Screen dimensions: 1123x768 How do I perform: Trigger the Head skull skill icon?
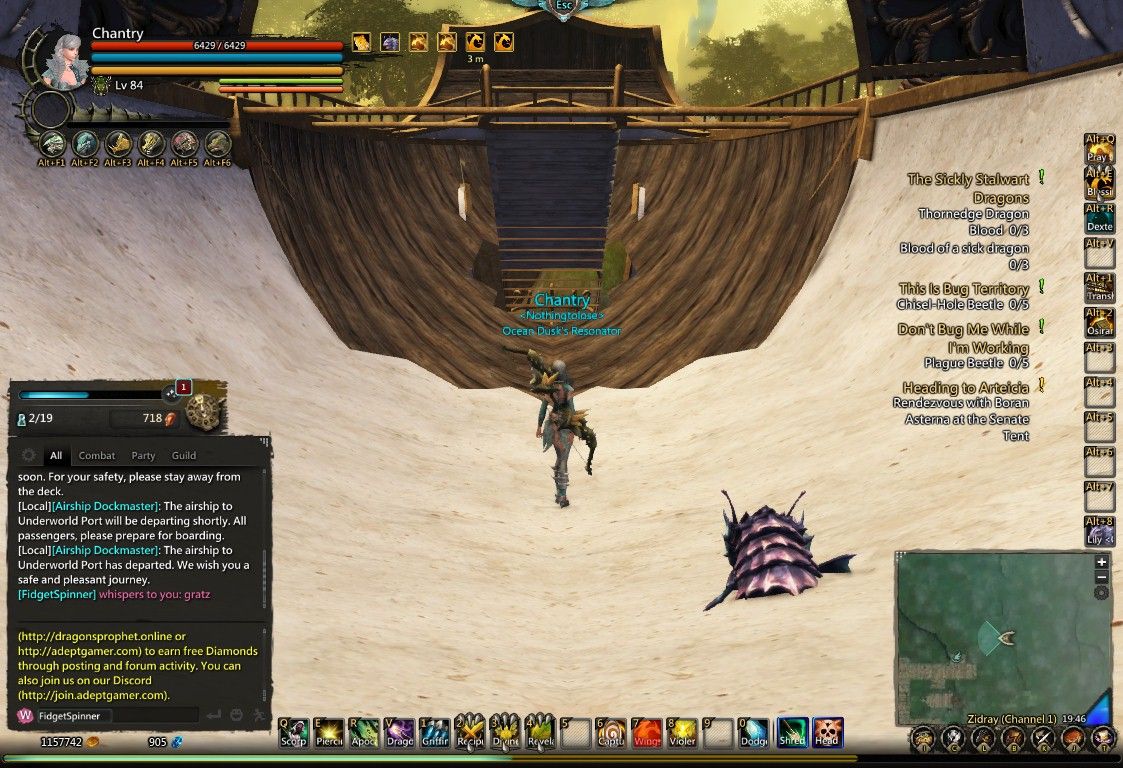[827, 733]
